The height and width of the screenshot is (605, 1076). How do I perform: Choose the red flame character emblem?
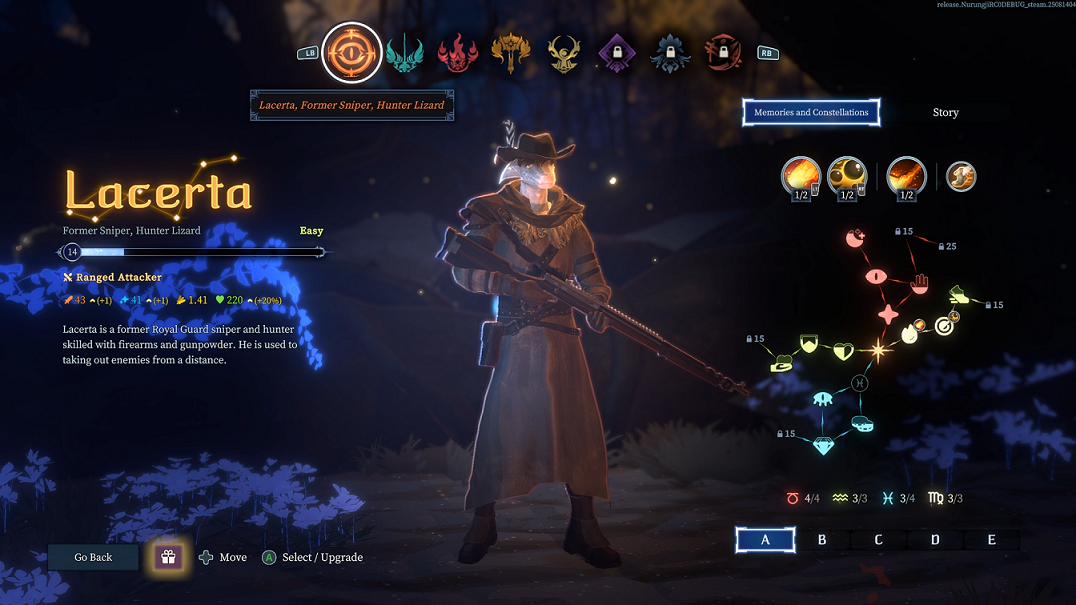[457, 53]
